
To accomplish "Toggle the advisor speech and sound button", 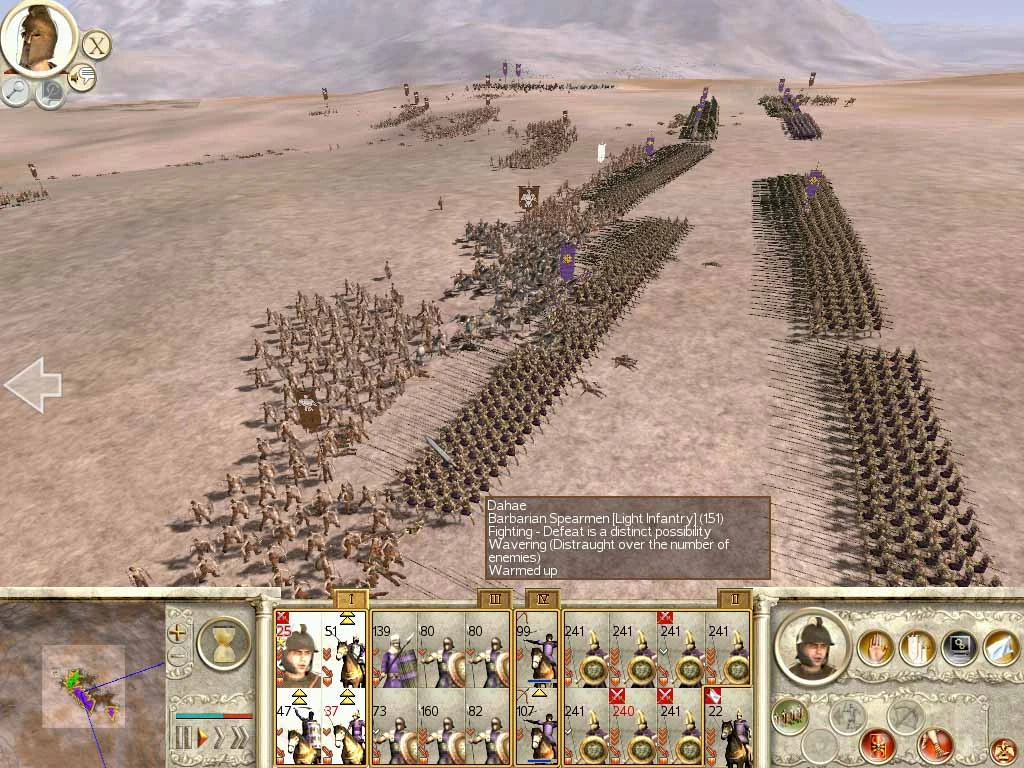I will click(x=82, y=77).
